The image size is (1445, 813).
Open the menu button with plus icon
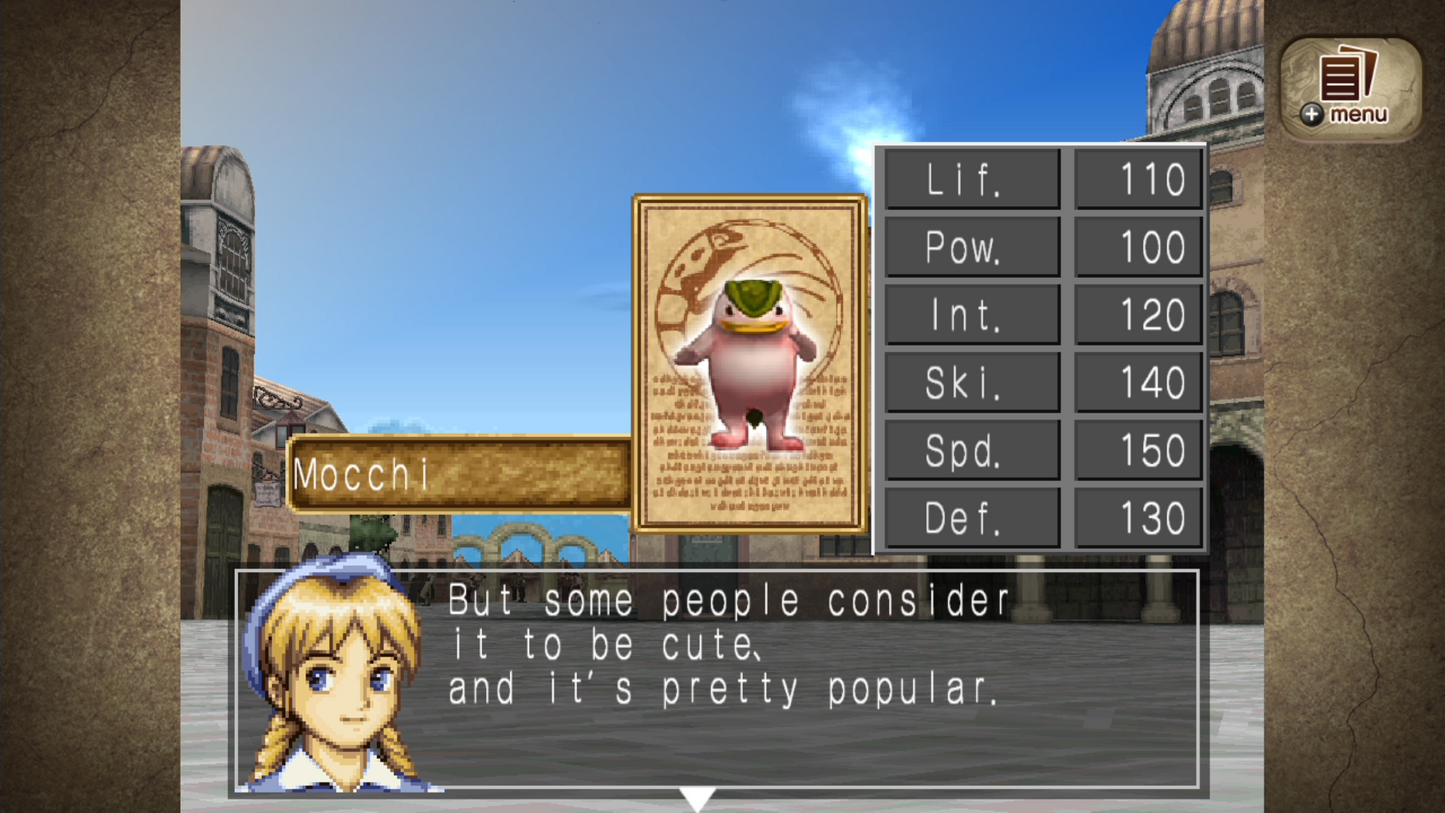point(1350,88)
